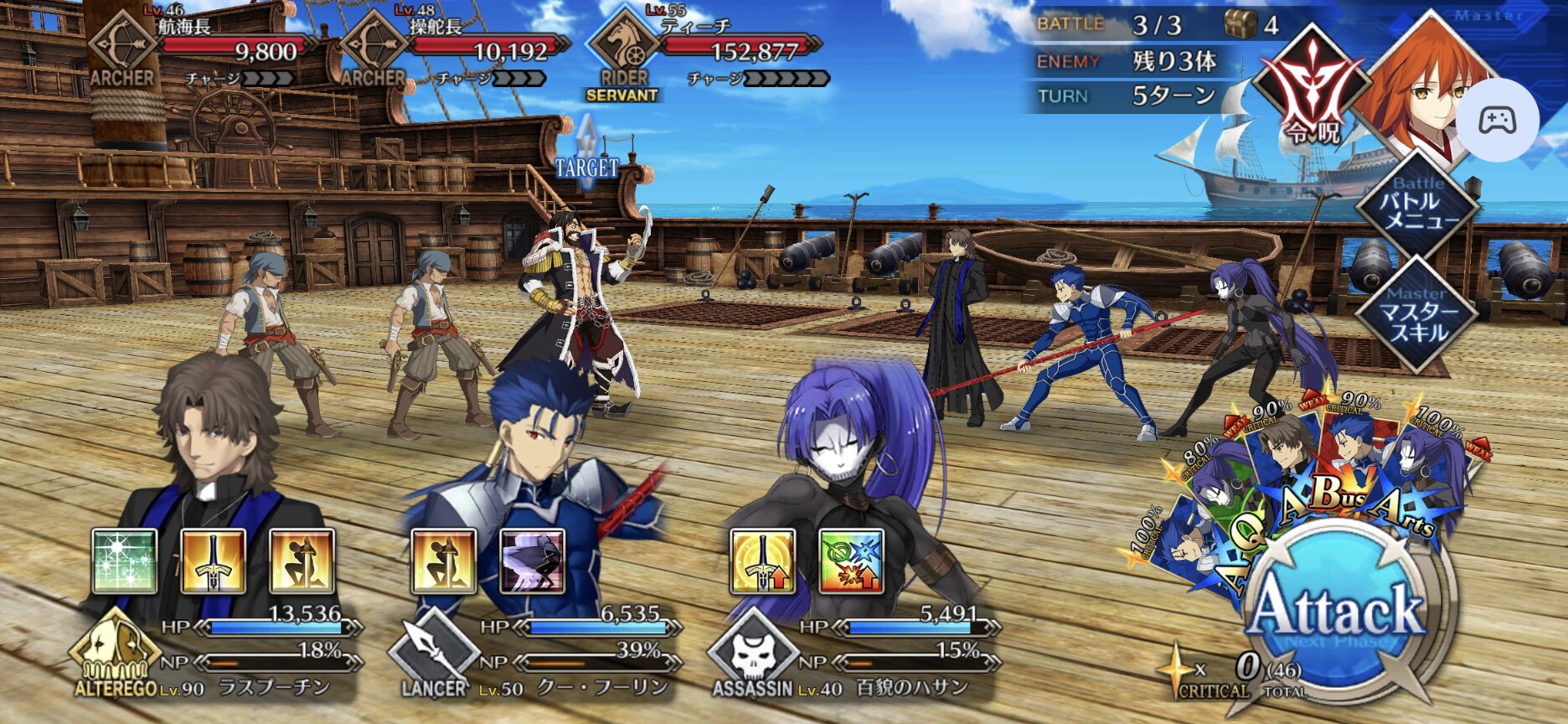Use Rasputin's golden sword skill
This screenshot has height=724, width=1568.
coord(214,561)
